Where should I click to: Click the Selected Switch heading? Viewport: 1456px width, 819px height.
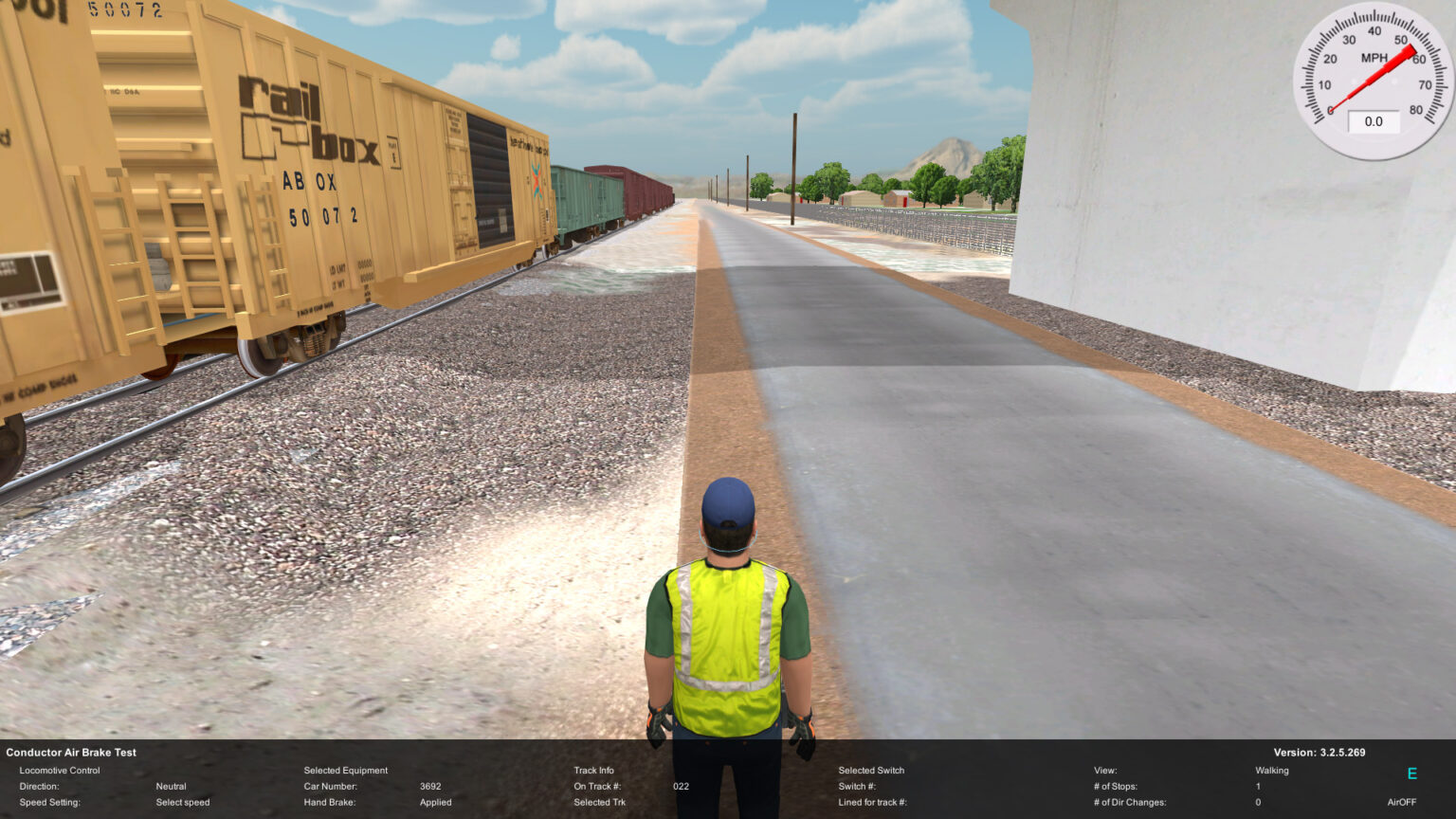(872, 770)
